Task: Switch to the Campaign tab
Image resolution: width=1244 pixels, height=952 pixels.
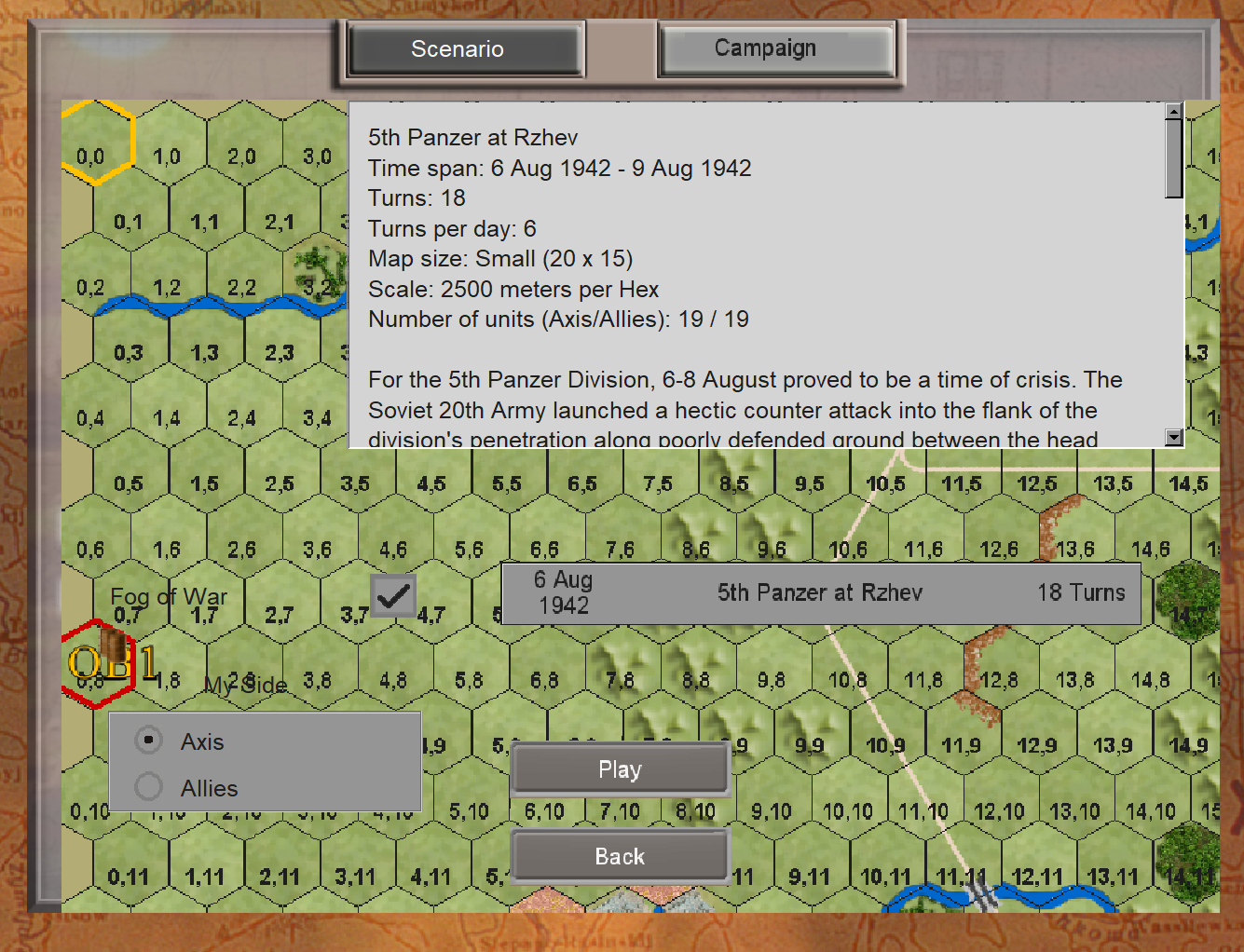Action: pos(777,48)
